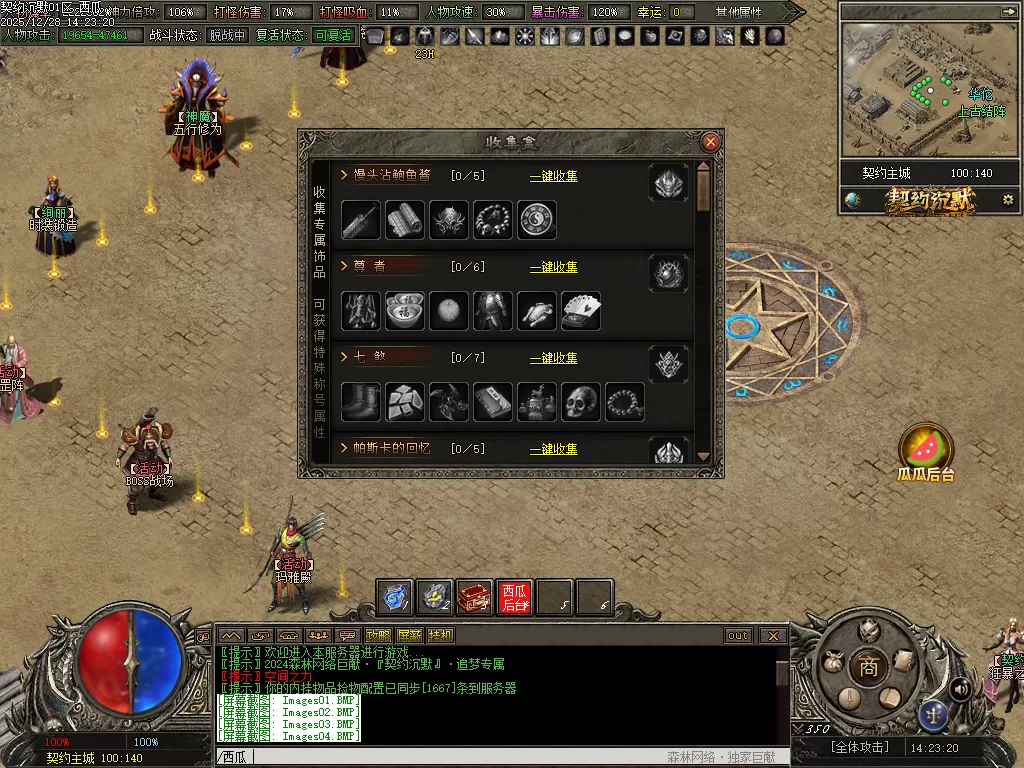This screenshot has height=768, width=1024.
Task: Click 一键收集 link for 七煞 set
Action: (553, 358)
